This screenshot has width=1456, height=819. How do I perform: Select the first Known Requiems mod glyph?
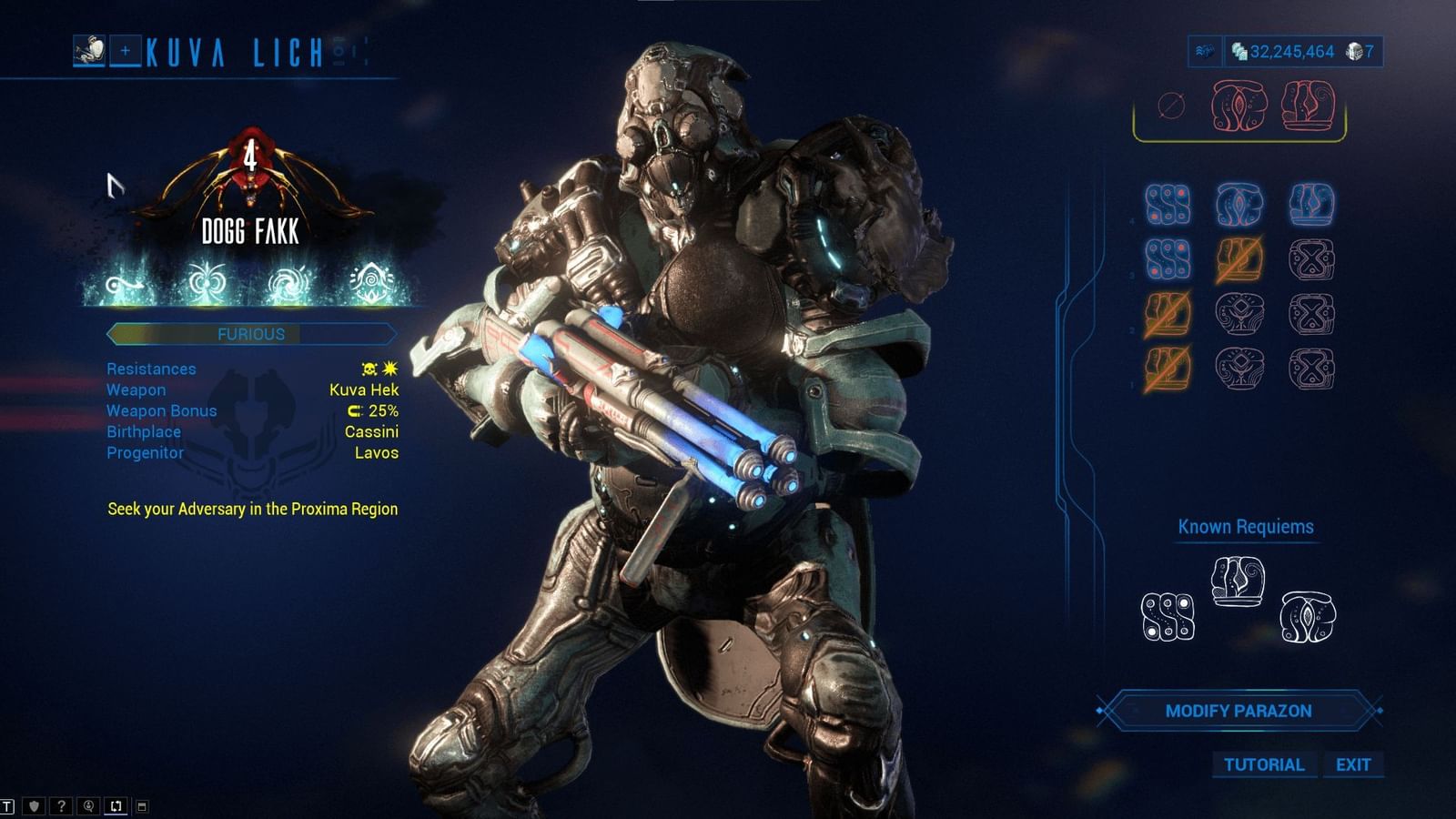tap(1168, 618)
